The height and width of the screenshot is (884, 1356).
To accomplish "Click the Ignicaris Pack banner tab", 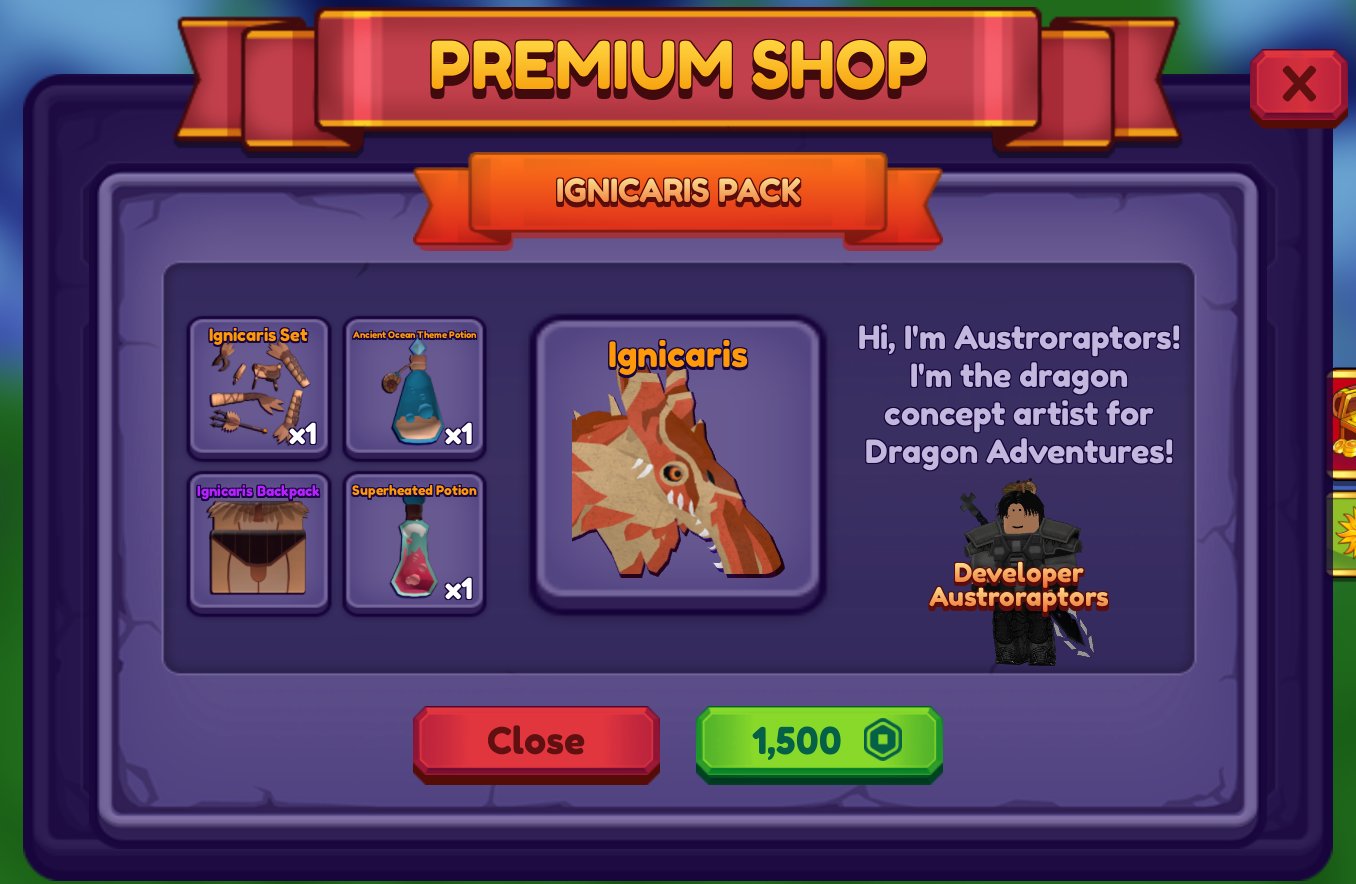I will click(x=678, y=192).
